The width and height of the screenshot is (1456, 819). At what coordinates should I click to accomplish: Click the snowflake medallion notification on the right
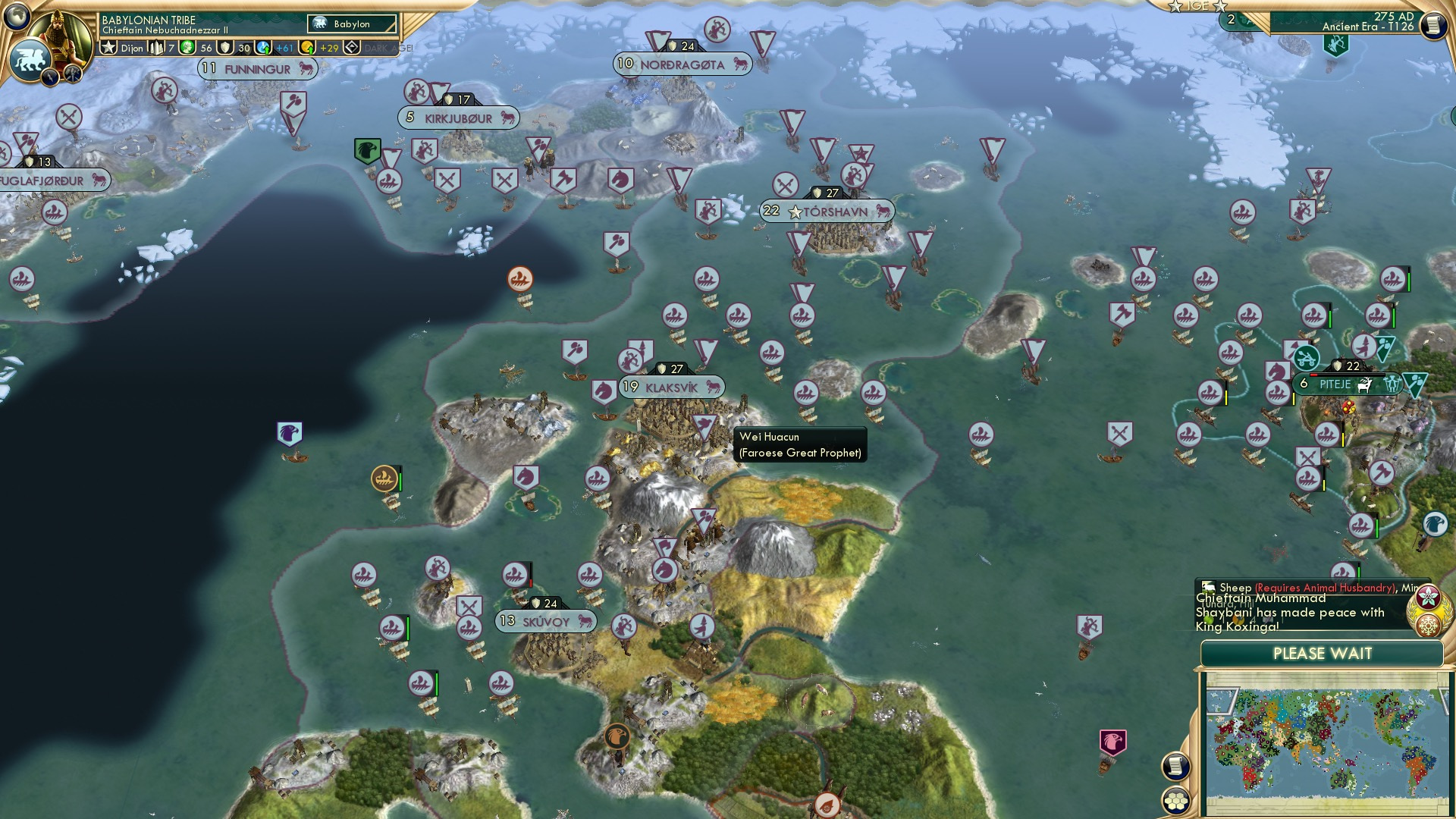(1428, 626)
